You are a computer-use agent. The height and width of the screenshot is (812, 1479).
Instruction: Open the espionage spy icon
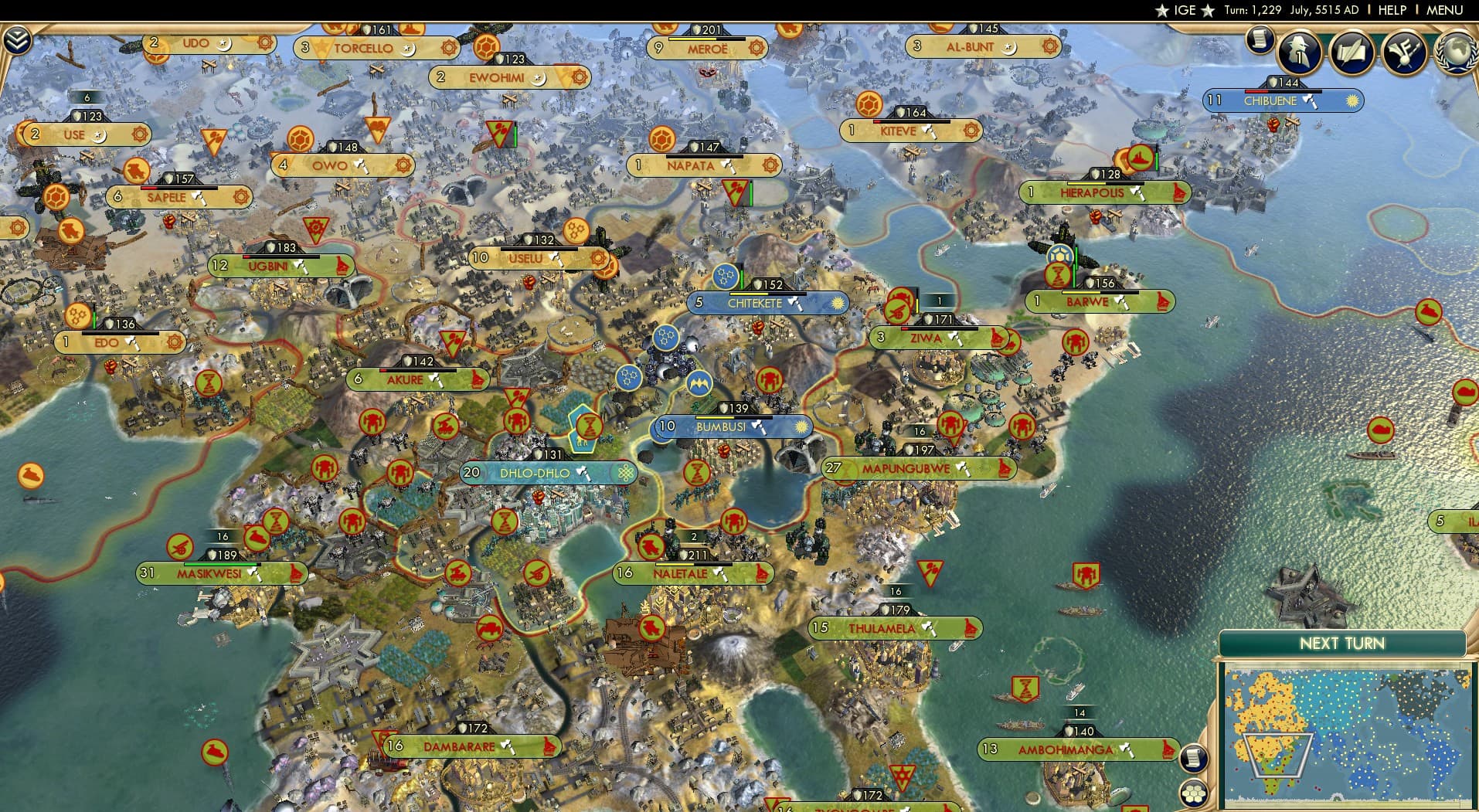[1300, 52]
